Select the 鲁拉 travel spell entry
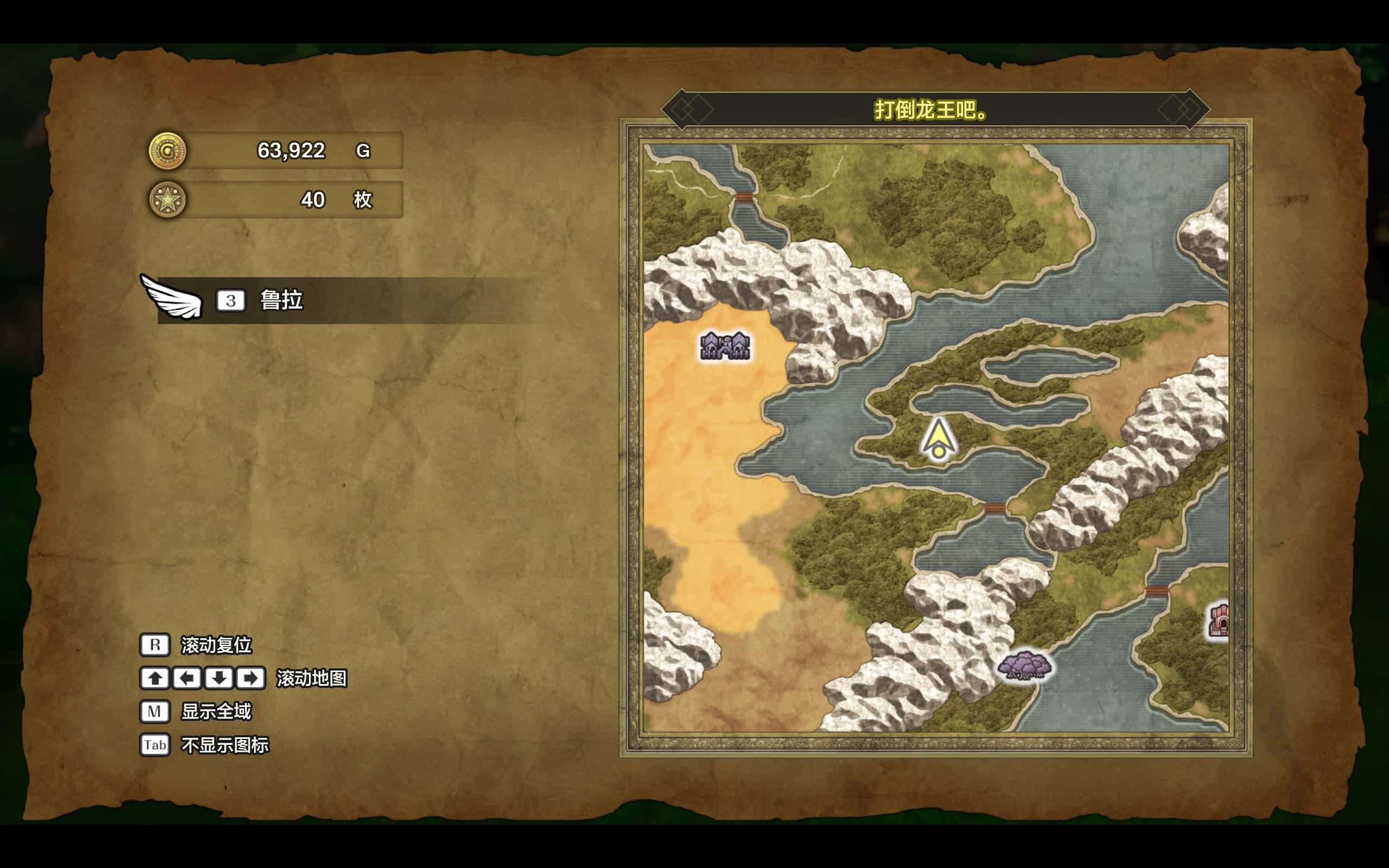The image size is (1389, 868). tap(281, 300)
